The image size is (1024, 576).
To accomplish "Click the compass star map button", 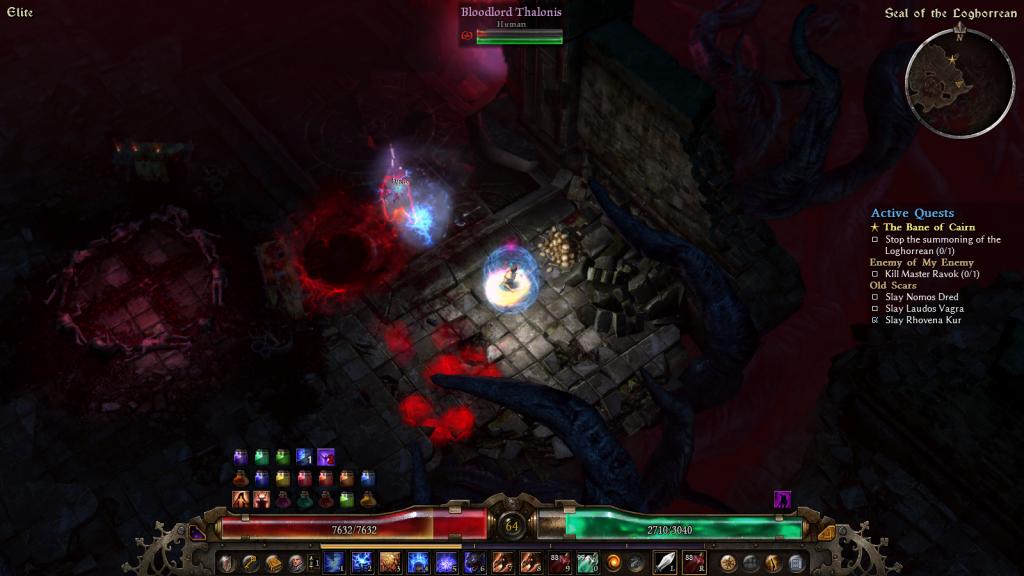I will click(x=728, y=562).
